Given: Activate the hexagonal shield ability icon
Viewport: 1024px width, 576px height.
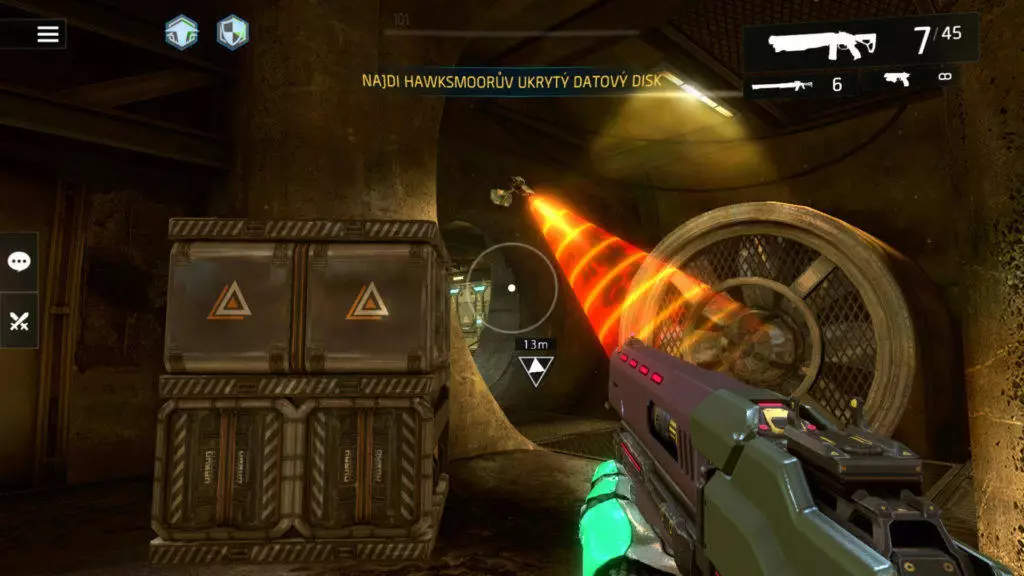Looking at the screenshot, I should click(x=233, y=32).
